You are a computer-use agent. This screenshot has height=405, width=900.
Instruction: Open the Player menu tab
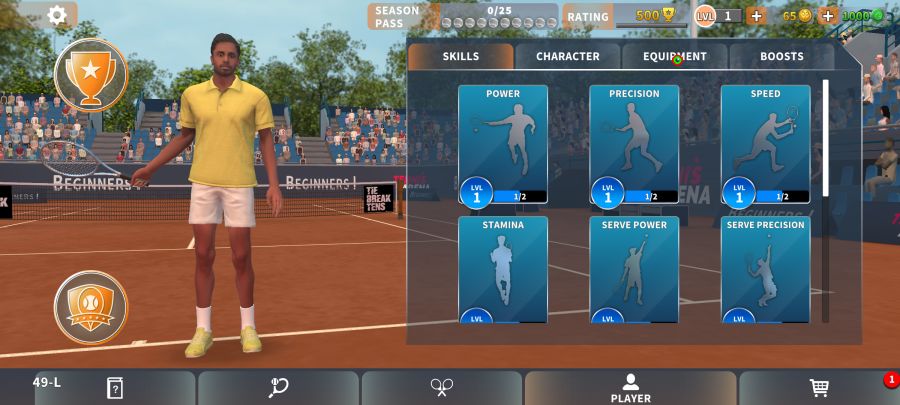pyautogui.click(x=630, y=388)
